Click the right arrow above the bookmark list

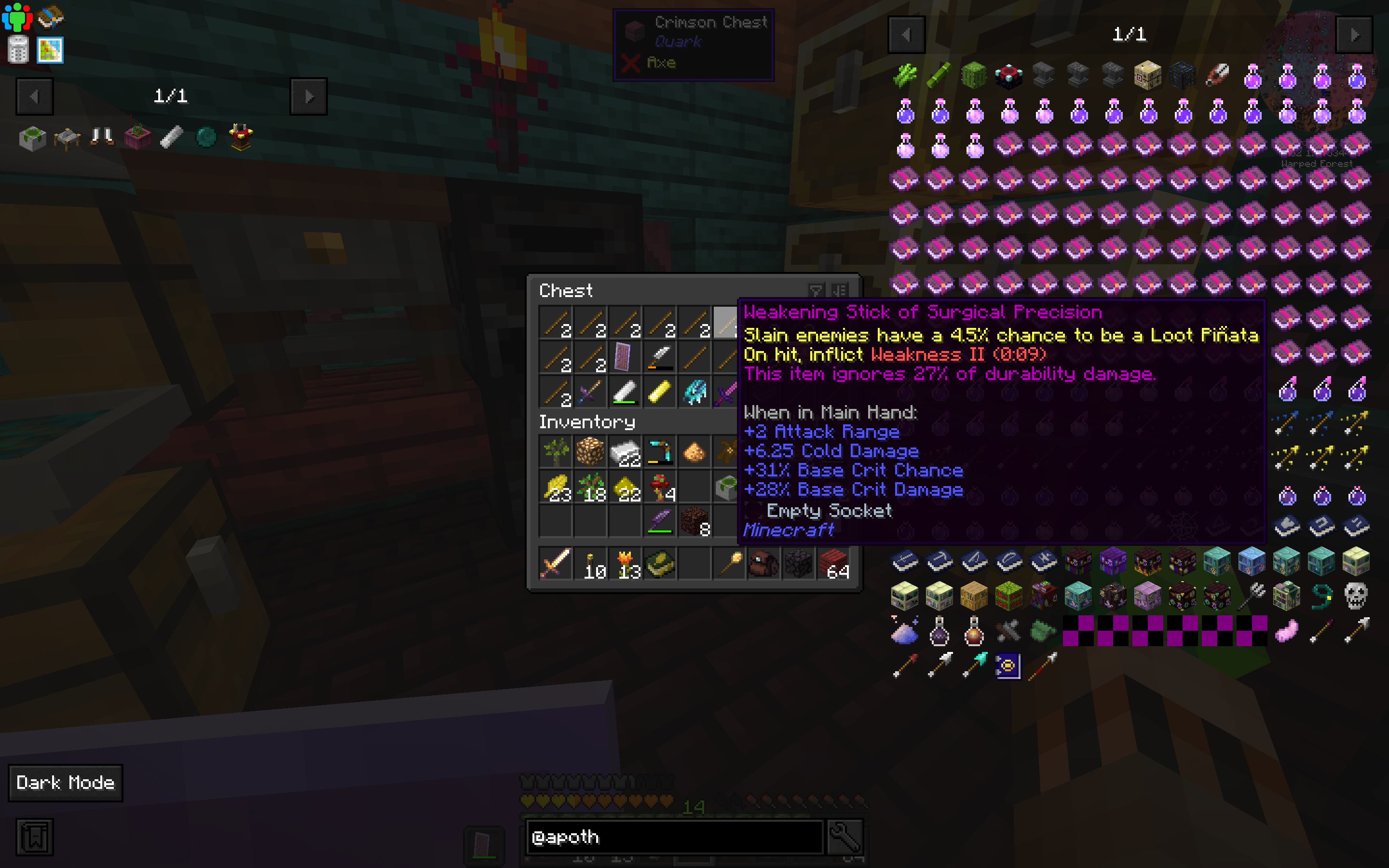click(309, 96)
